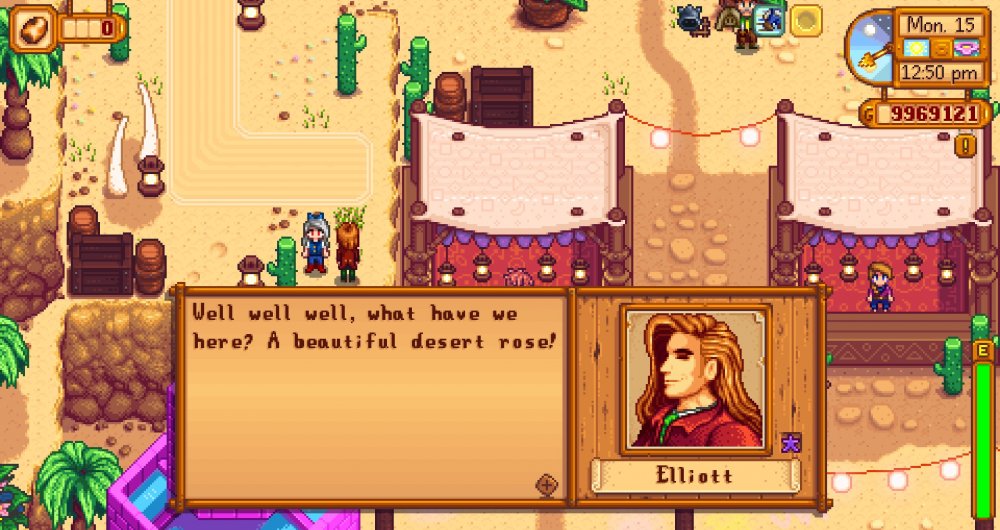Click the yellow round buff icon
This screenshot has height=530, width=1000.
[x=806, y=19]
